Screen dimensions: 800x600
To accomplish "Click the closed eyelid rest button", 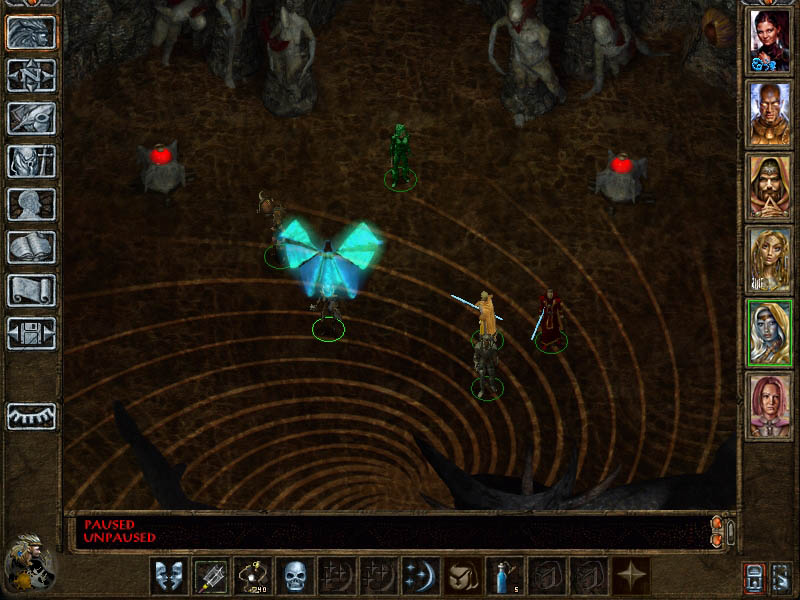I will [x=31, y=416].
